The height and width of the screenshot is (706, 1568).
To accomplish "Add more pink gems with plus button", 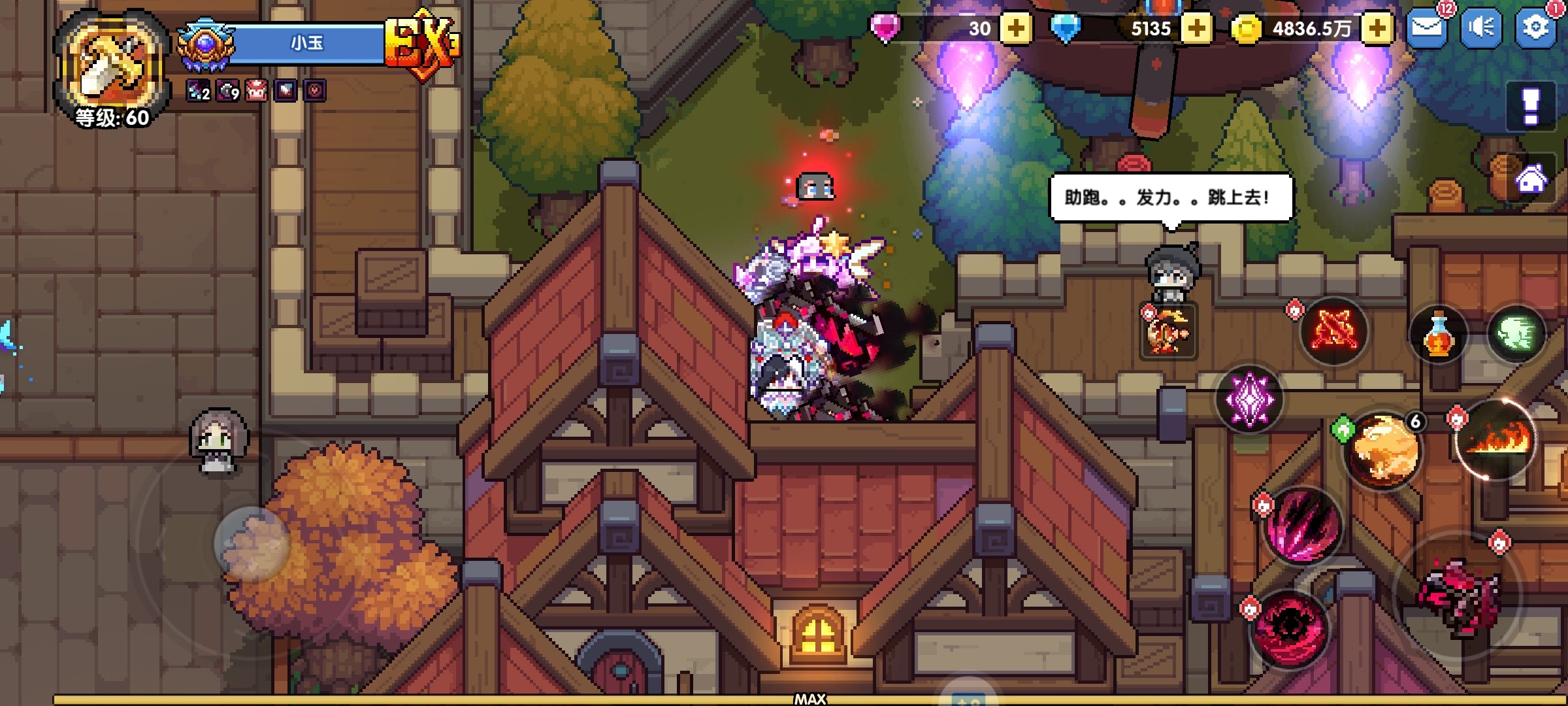I will point(1016,29).
